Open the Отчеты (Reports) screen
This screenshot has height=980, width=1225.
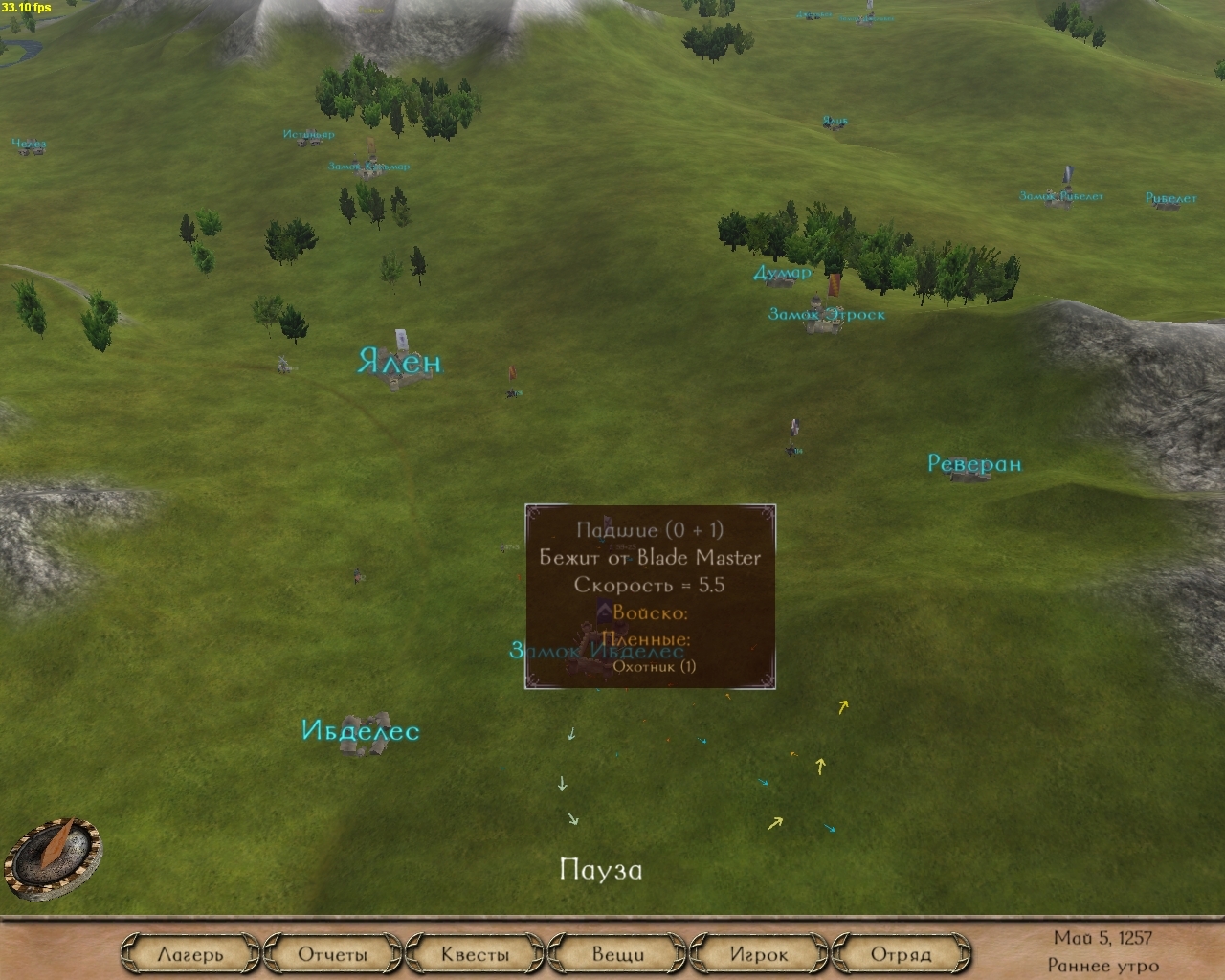(332, 954)
